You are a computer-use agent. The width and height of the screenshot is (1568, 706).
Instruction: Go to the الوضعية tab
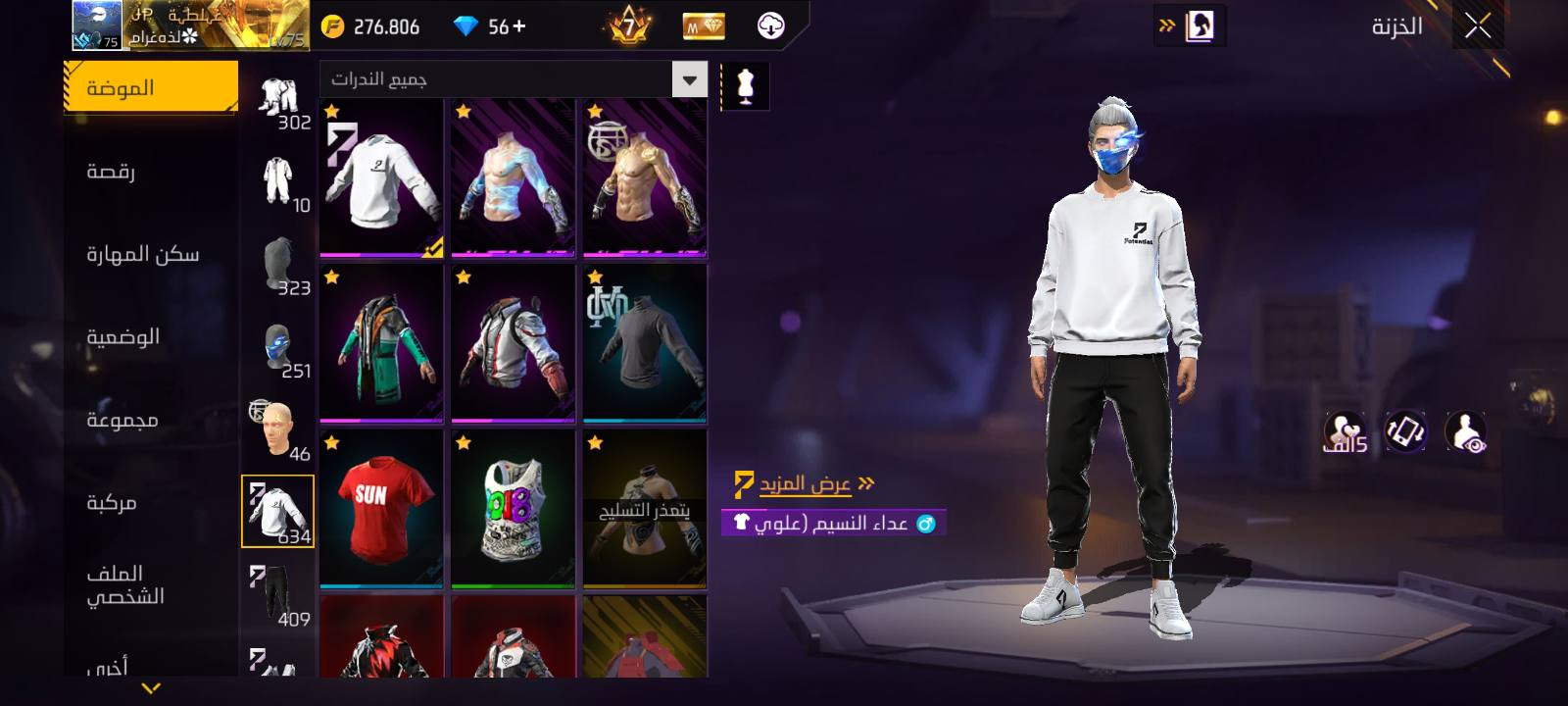pyautogui.click(x=151, y=337)
